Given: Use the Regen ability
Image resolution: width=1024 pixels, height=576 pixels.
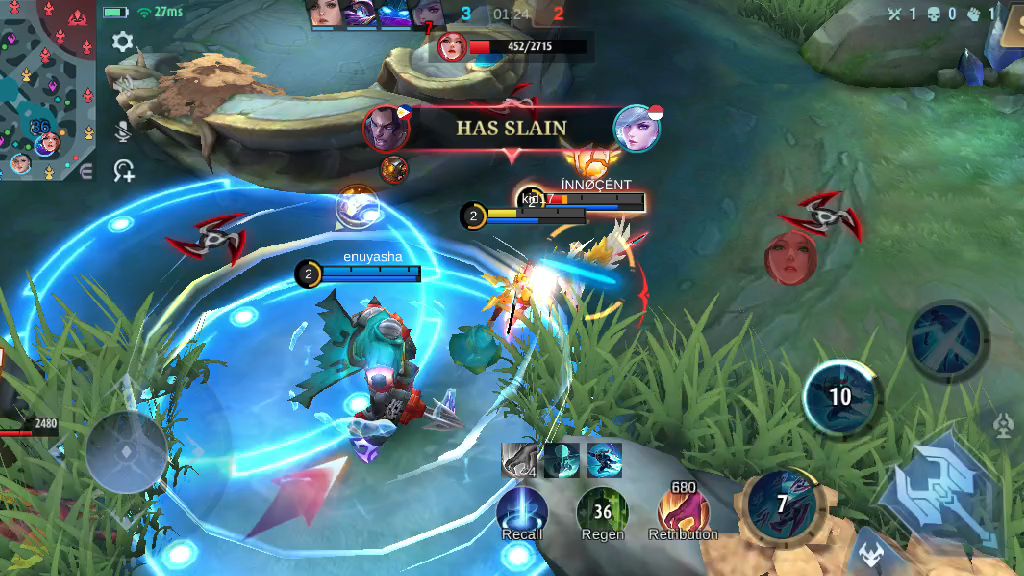Looking at the screenshot, I should (603, 512).
